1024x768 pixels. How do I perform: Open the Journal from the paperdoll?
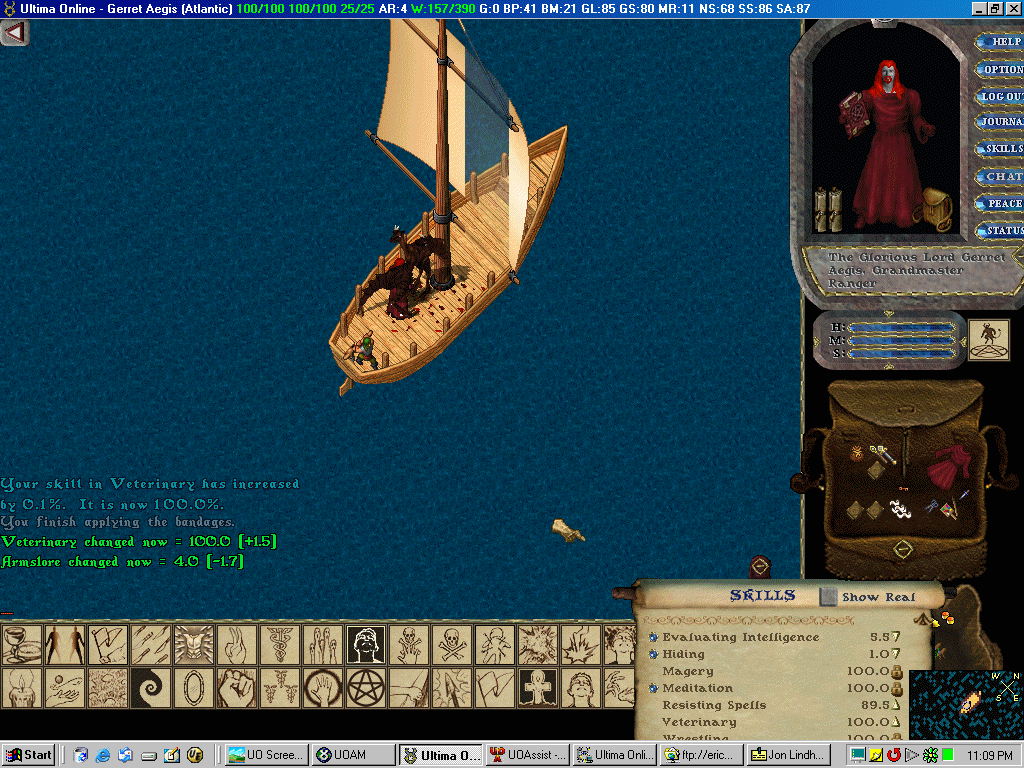point(1001,122)
